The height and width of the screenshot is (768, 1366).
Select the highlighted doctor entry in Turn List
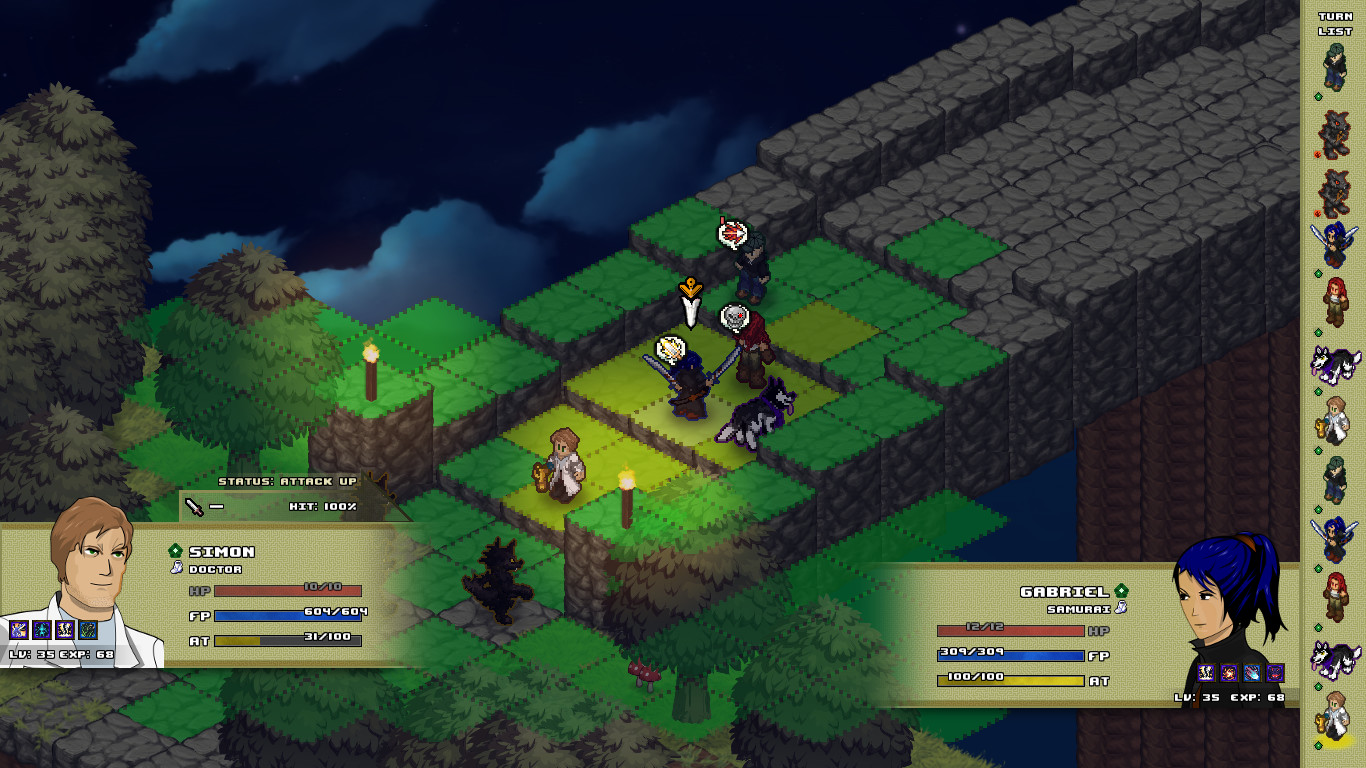pyautogui.click(x=1334, y=716)
